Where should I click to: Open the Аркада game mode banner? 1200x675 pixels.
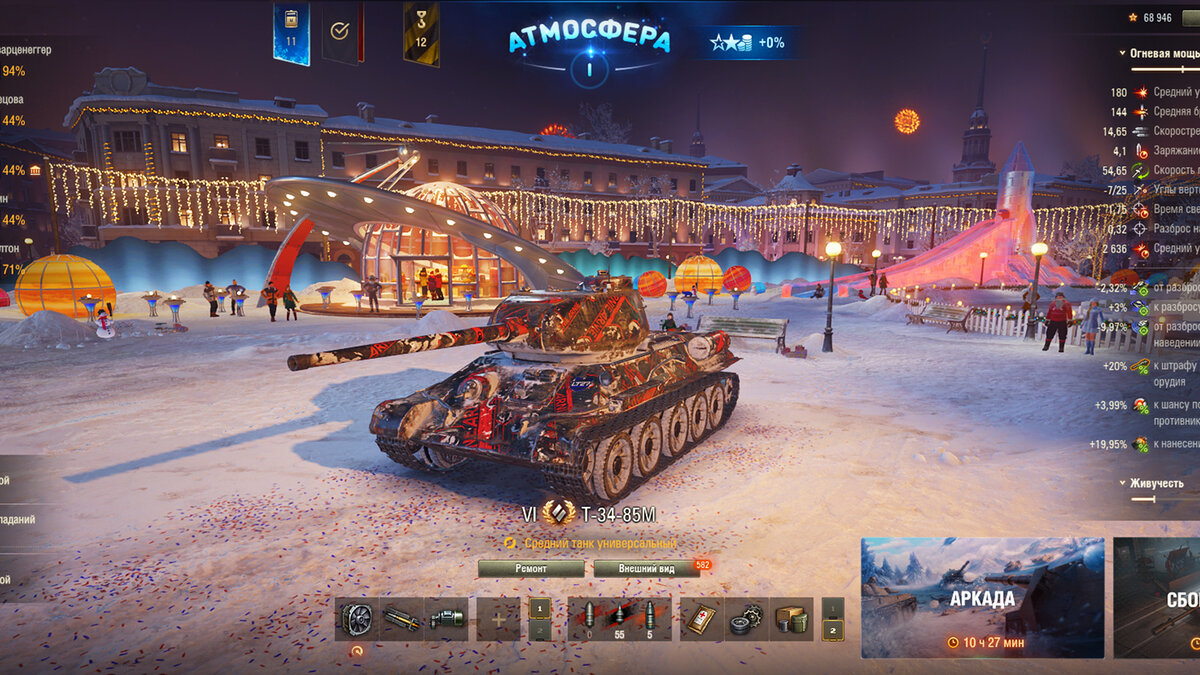point(982,598)
